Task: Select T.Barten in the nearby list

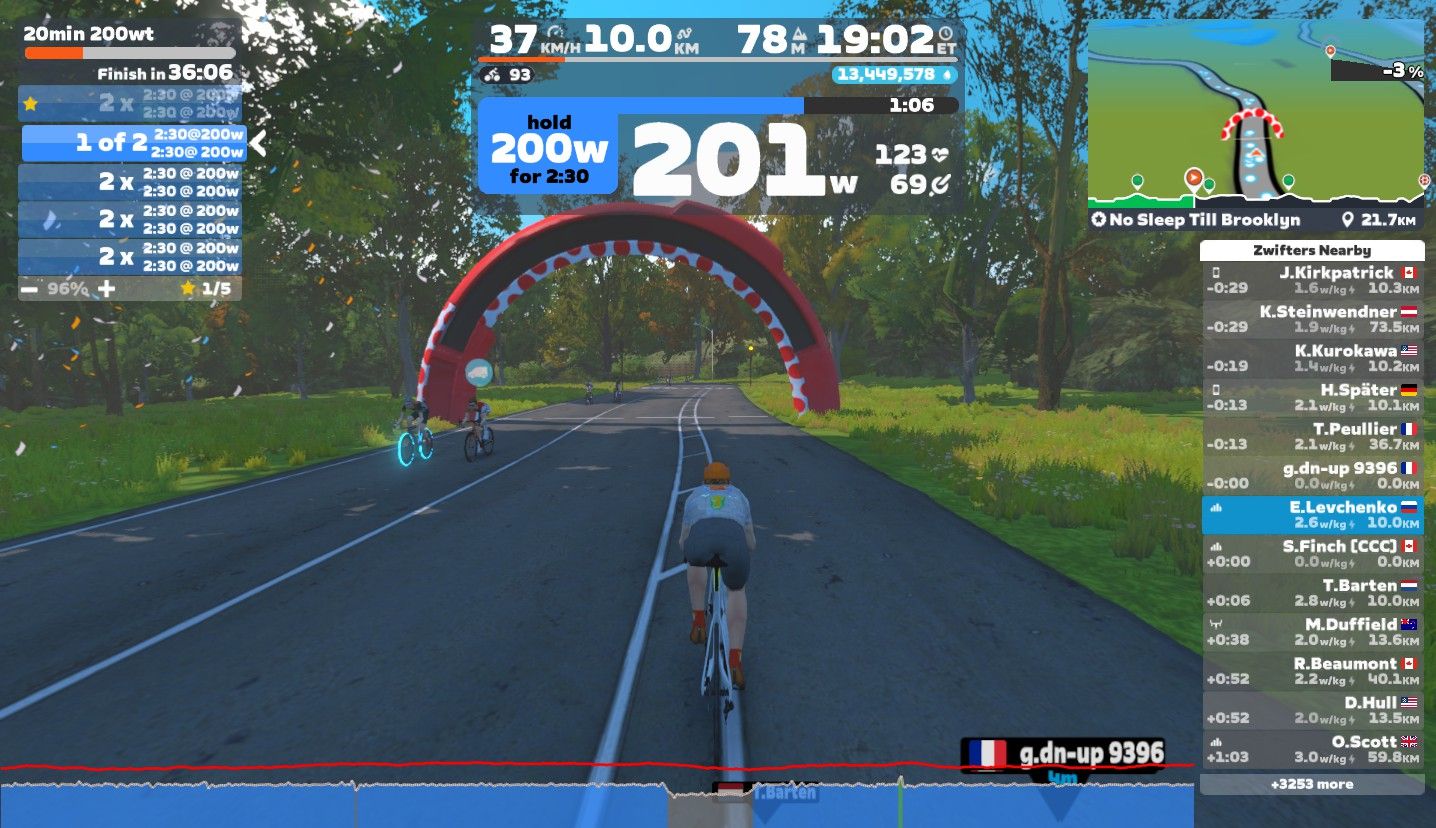Action: [x=1311, y=593]
